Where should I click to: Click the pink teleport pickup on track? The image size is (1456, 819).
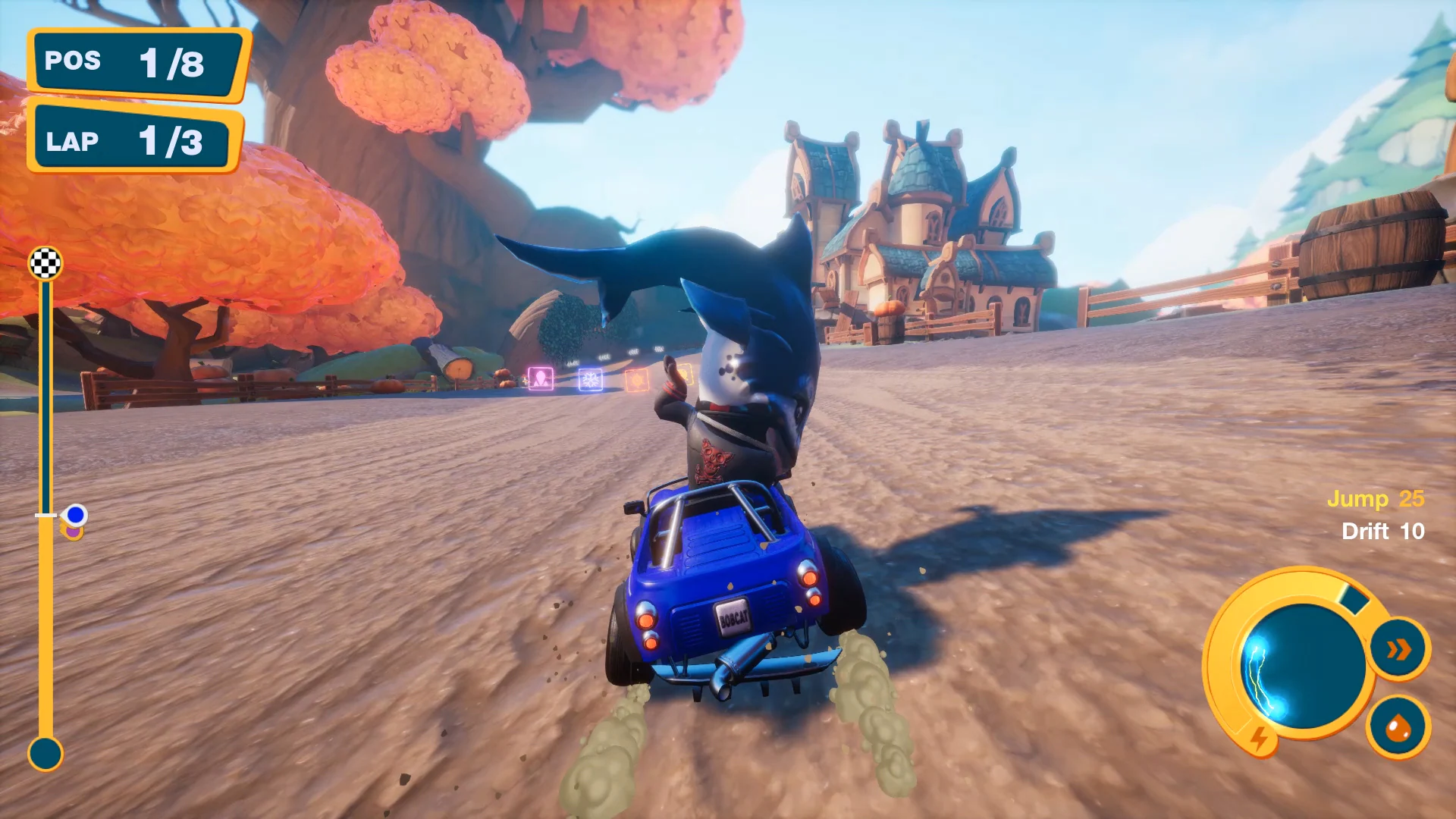coord(541,378)
